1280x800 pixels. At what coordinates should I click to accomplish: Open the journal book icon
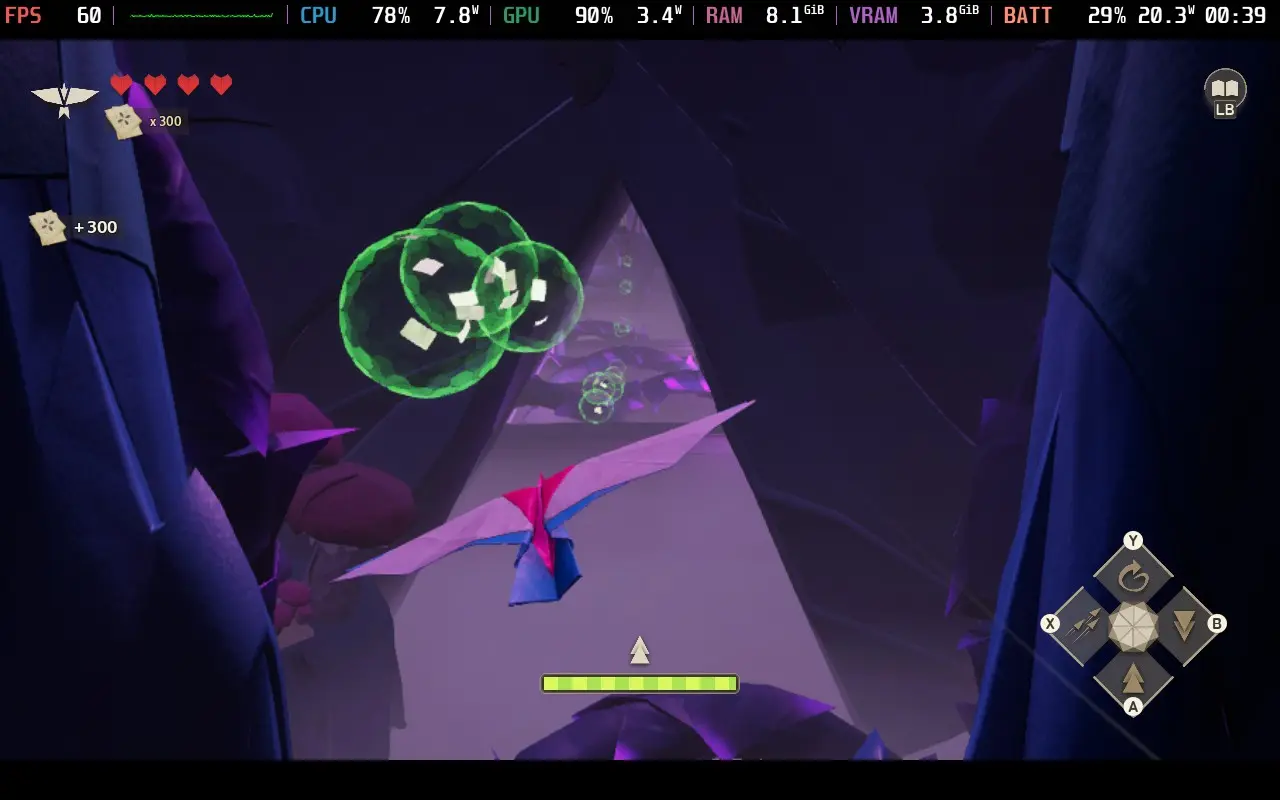(1224, 89)
